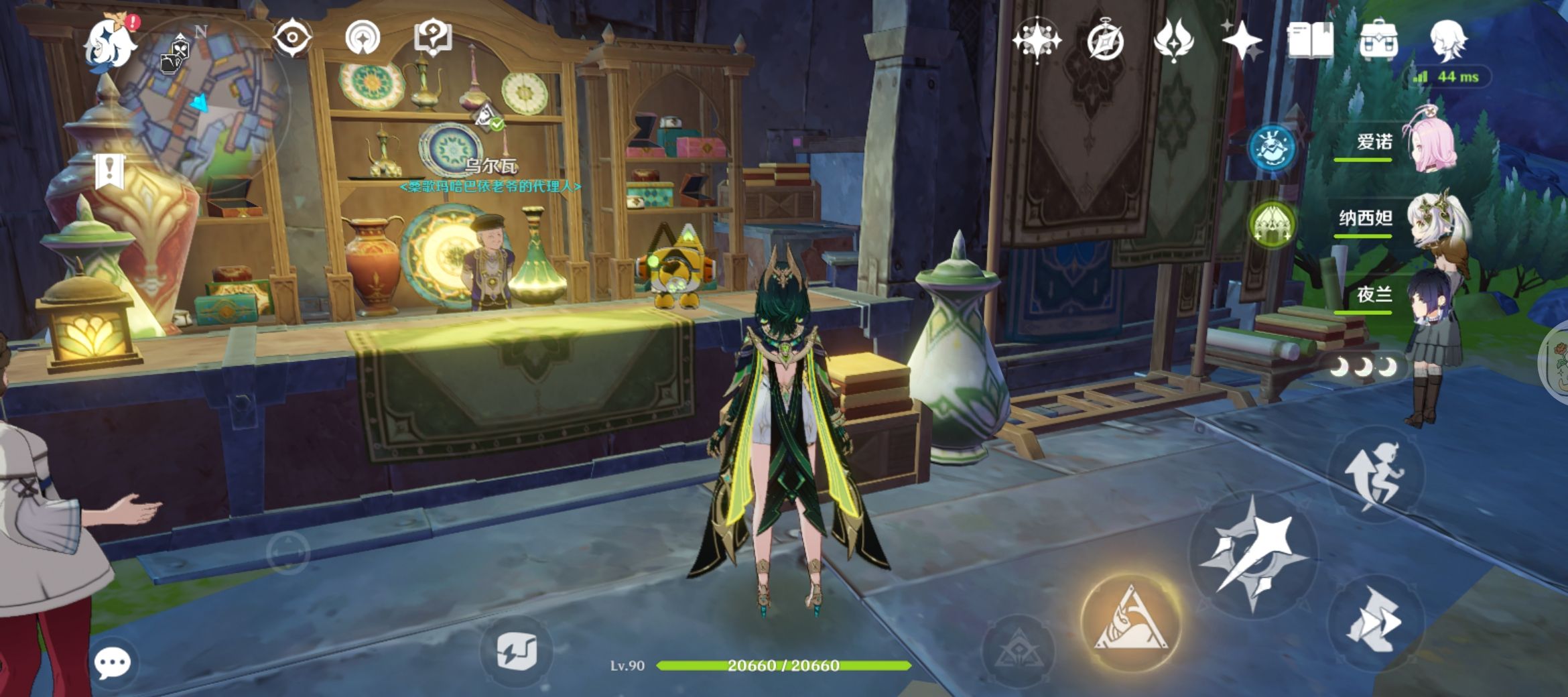
Task: Open the character profile head icon
Action: (1448, 40)
